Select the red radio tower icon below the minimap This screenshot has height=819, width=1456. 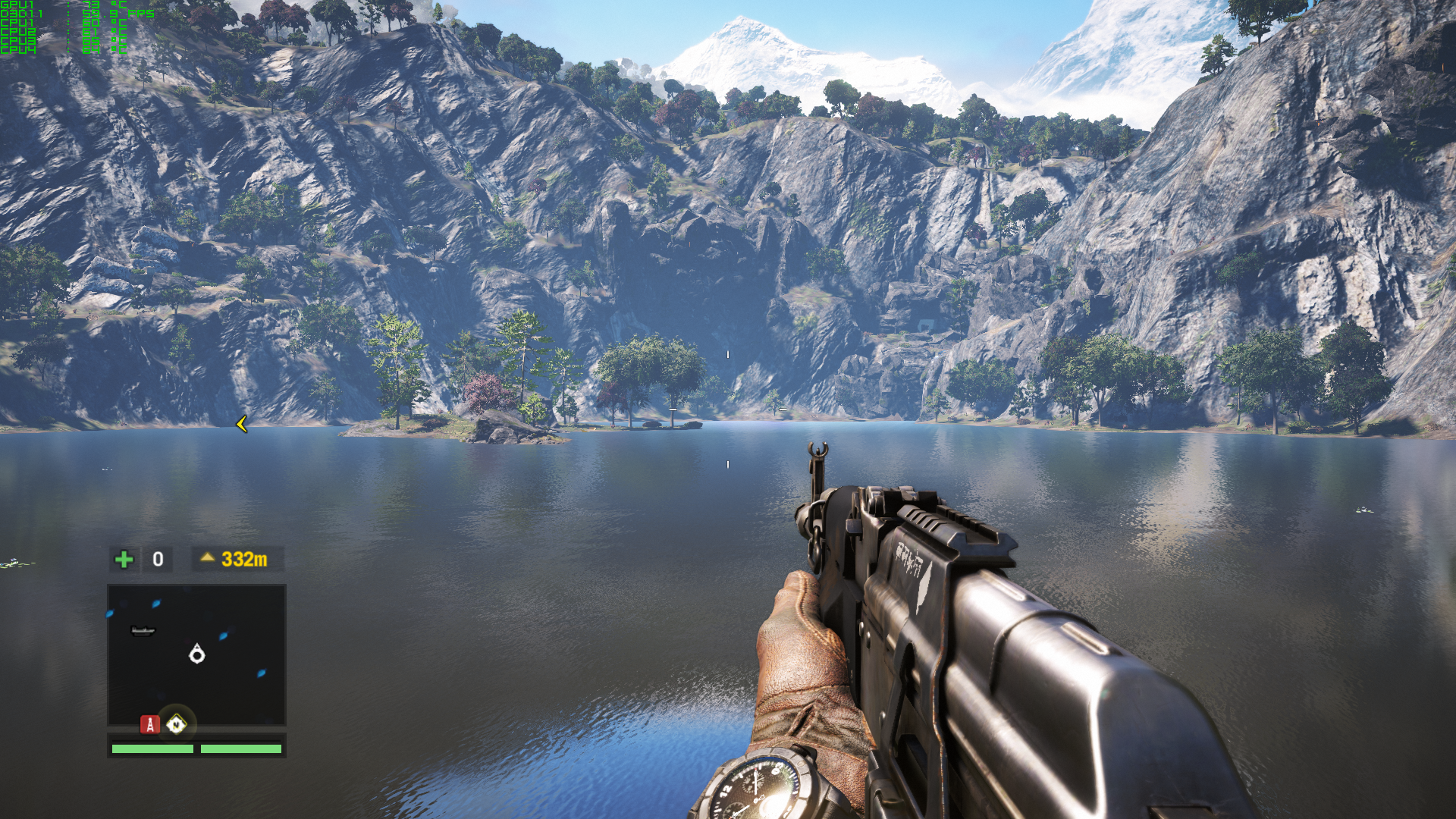click(x=149, y=726)
